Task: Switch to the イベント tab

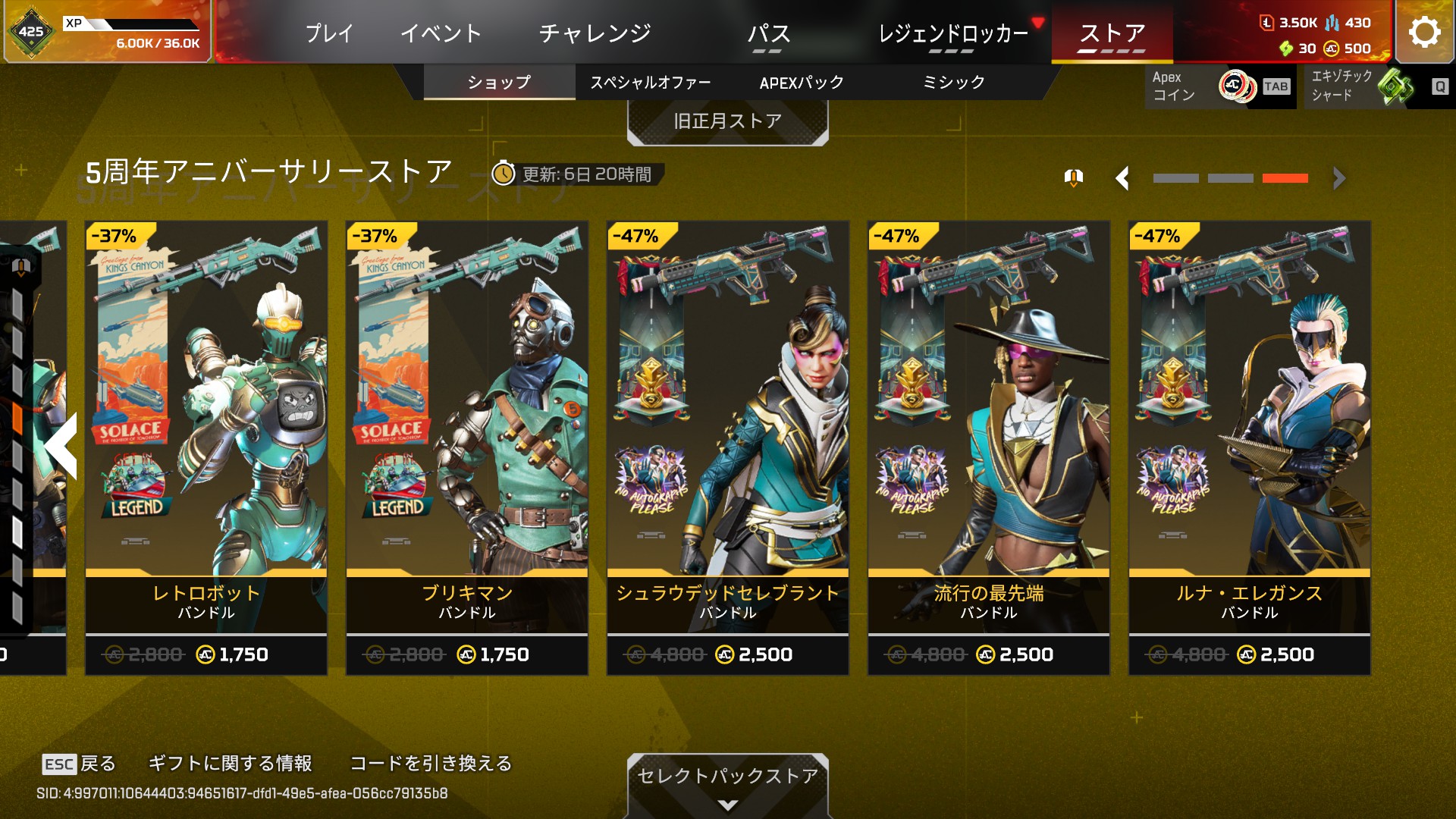Action: [x=441, y=33]
